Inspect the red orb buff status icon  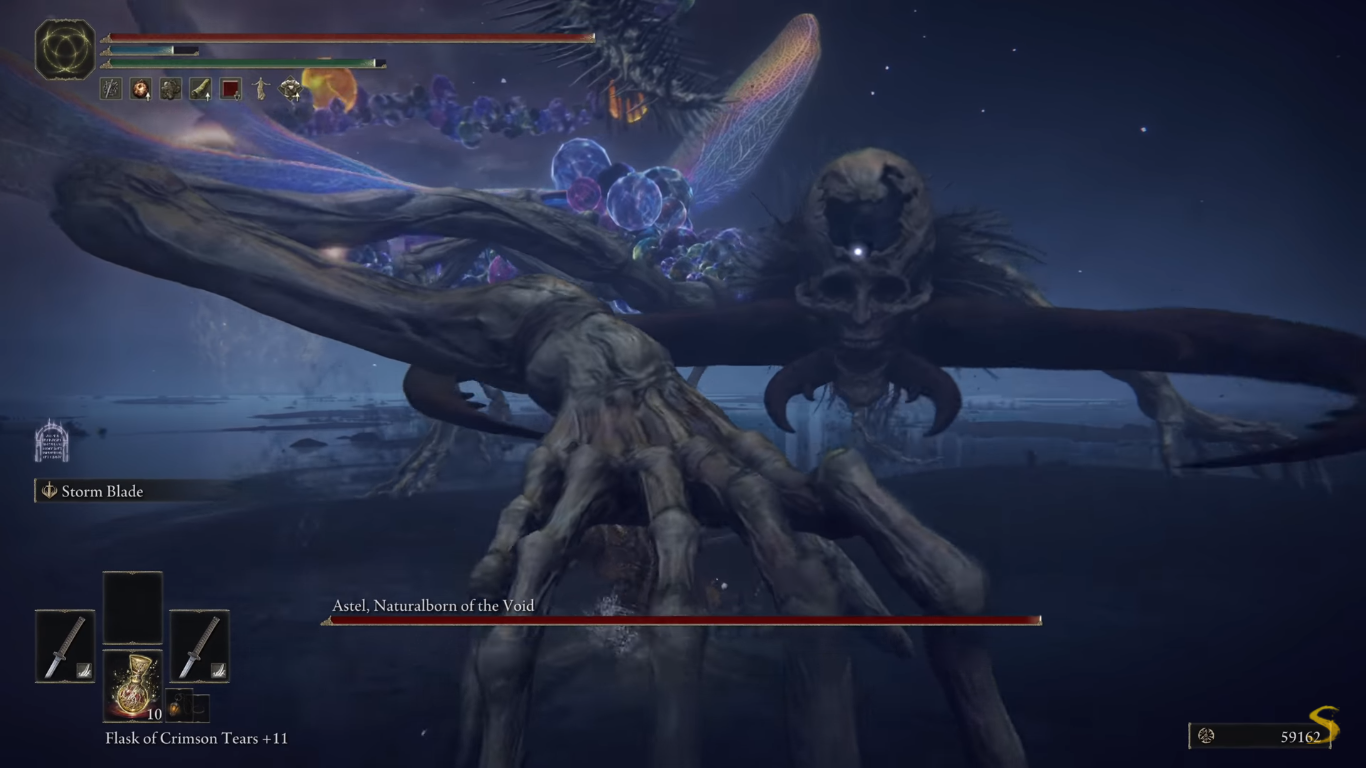click(x=140, y=90)
